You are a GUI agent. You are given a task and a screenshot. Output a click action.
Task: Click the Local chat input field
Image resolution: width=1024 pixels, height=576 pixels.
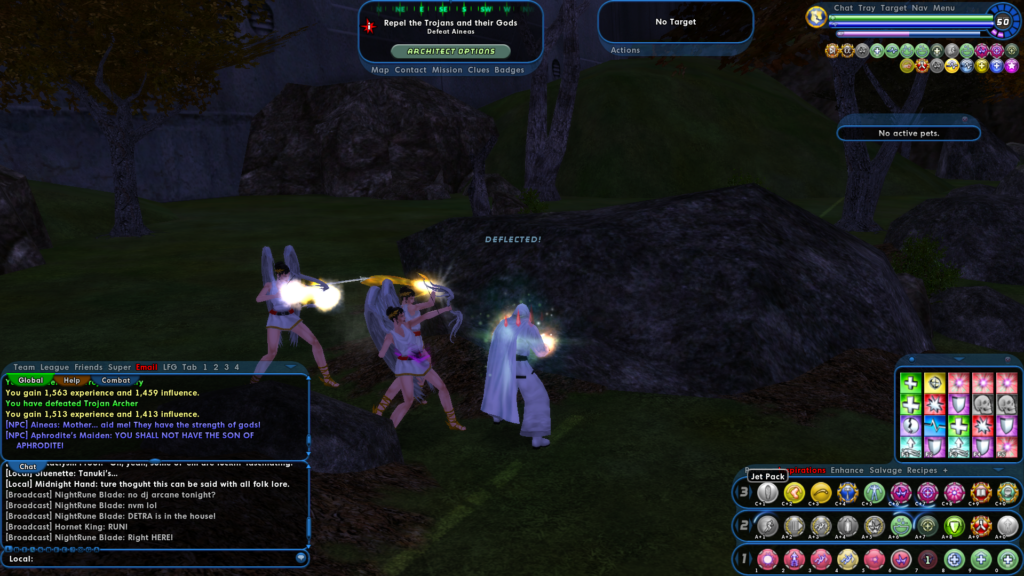(160, 558)
